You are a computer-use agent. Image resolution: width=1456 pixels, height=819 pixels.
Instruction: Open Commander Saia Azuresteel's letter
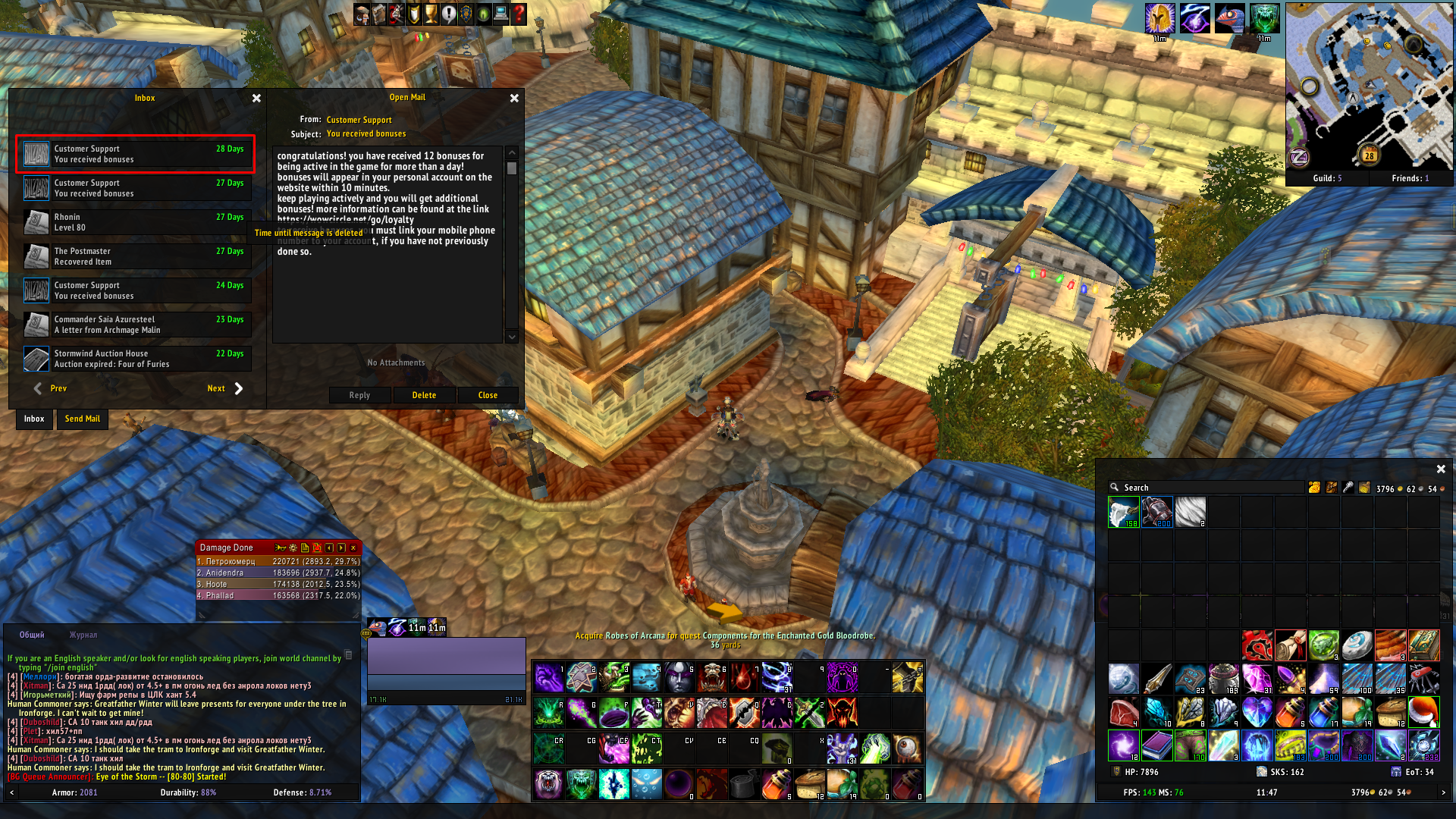[136, 325]
